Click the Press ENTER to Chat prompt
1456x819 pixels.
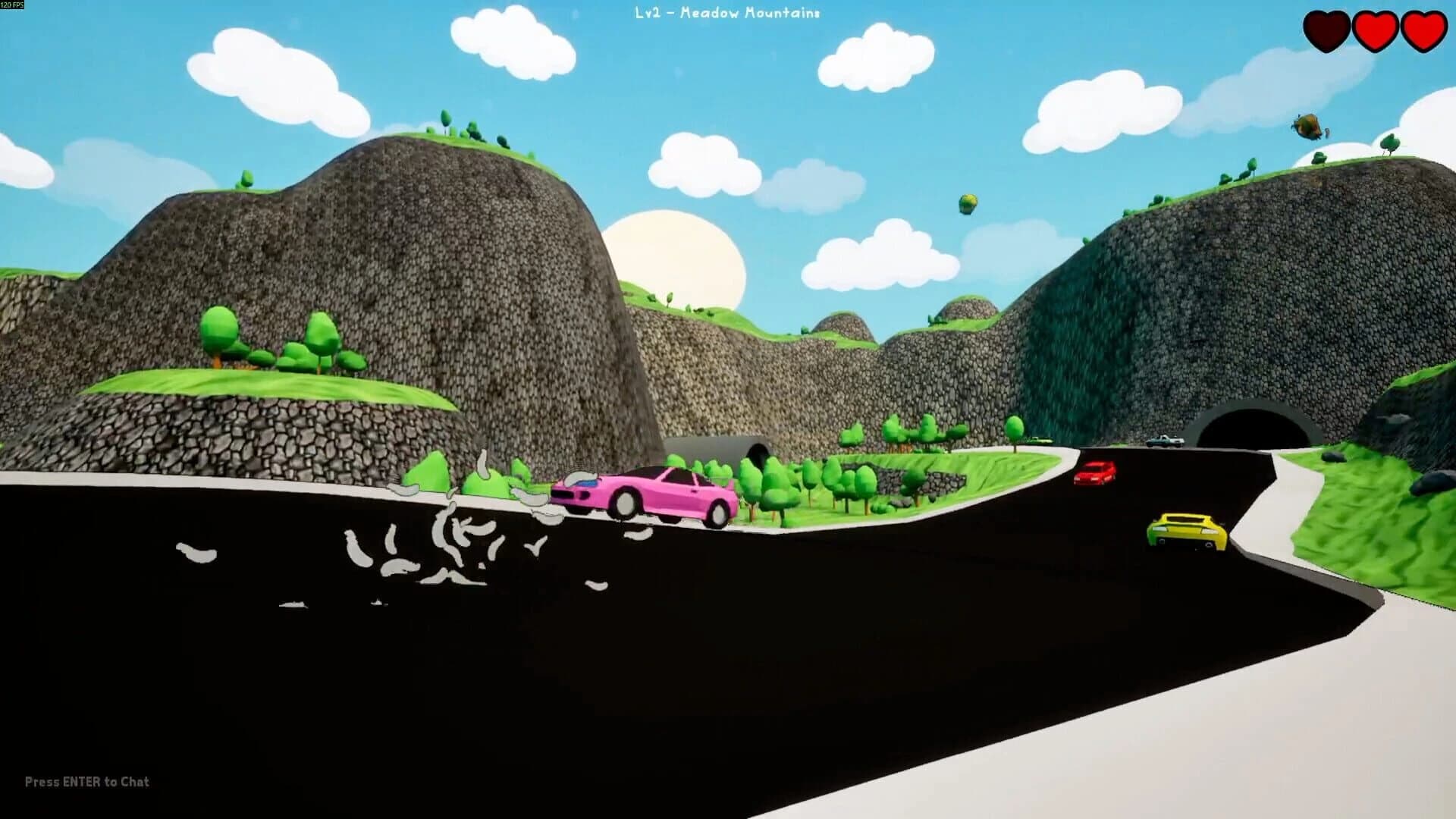(86, 780)
